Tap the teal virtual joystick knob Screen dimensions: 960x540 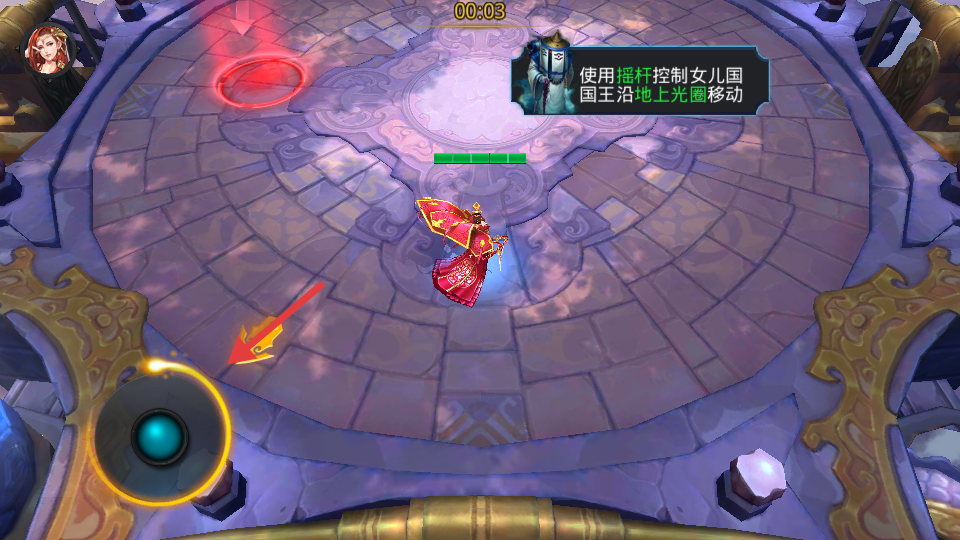(160, 436)
